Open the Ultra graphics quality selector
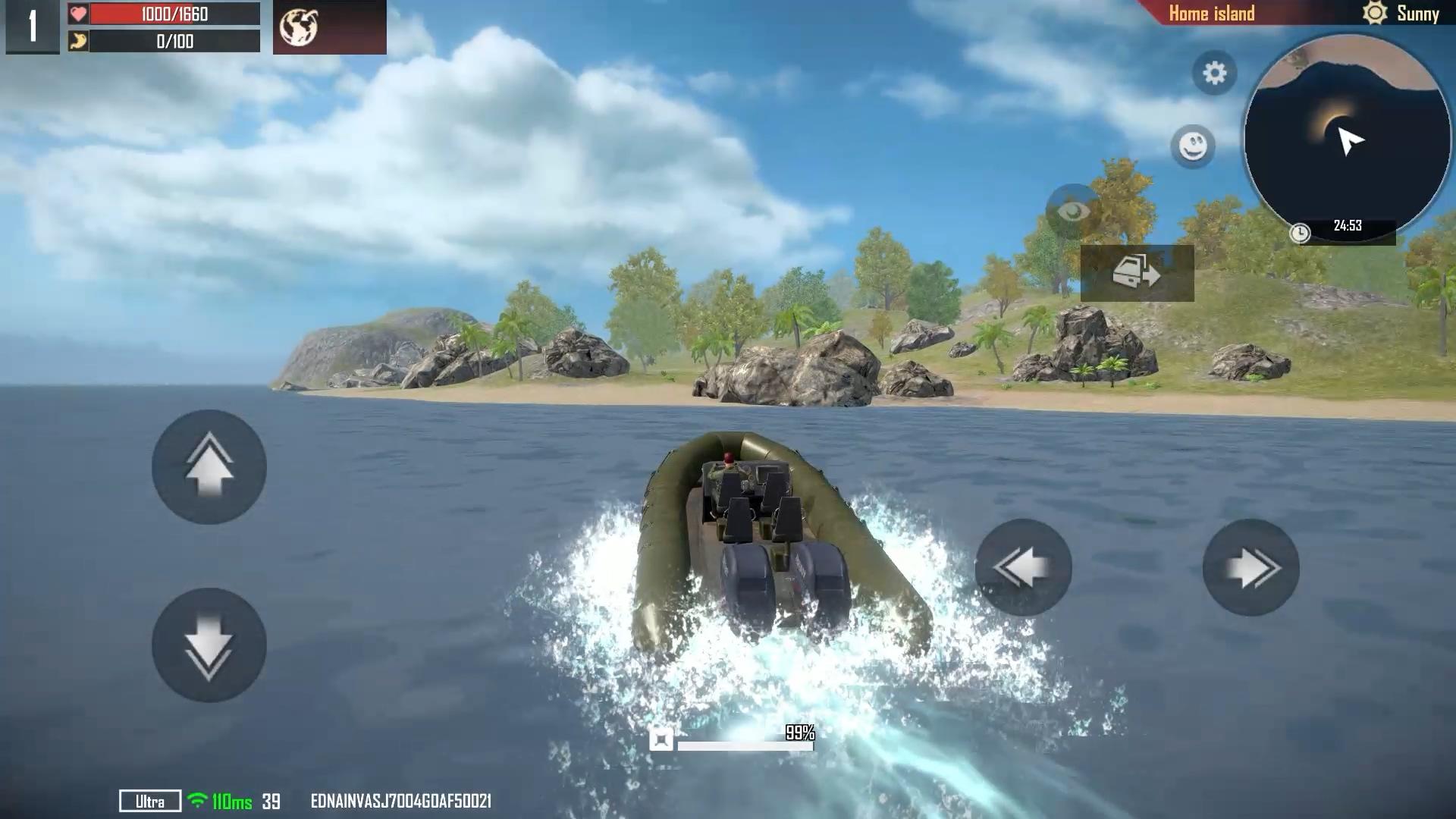This screenshot has height=819, width=1456. [x=149, y=800]
